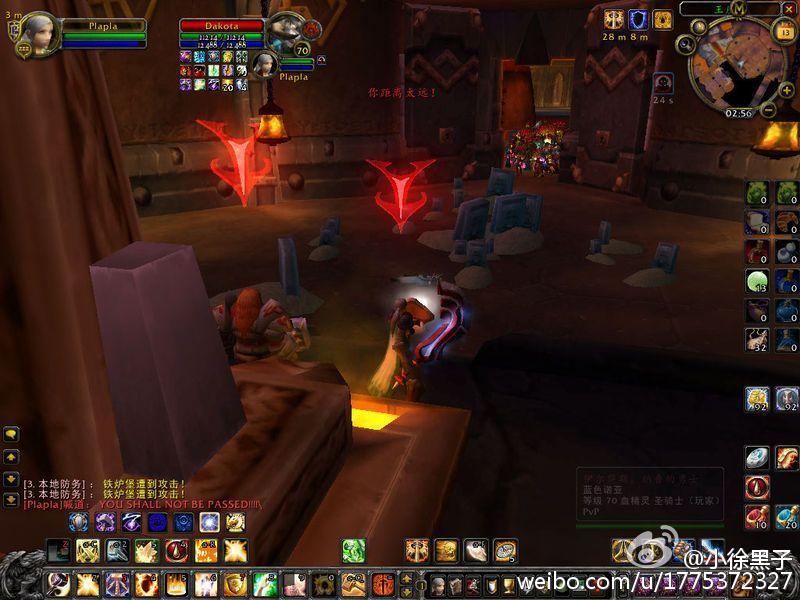
Task: Click the 24-second red debuff icon
Action: pos(662,83)
